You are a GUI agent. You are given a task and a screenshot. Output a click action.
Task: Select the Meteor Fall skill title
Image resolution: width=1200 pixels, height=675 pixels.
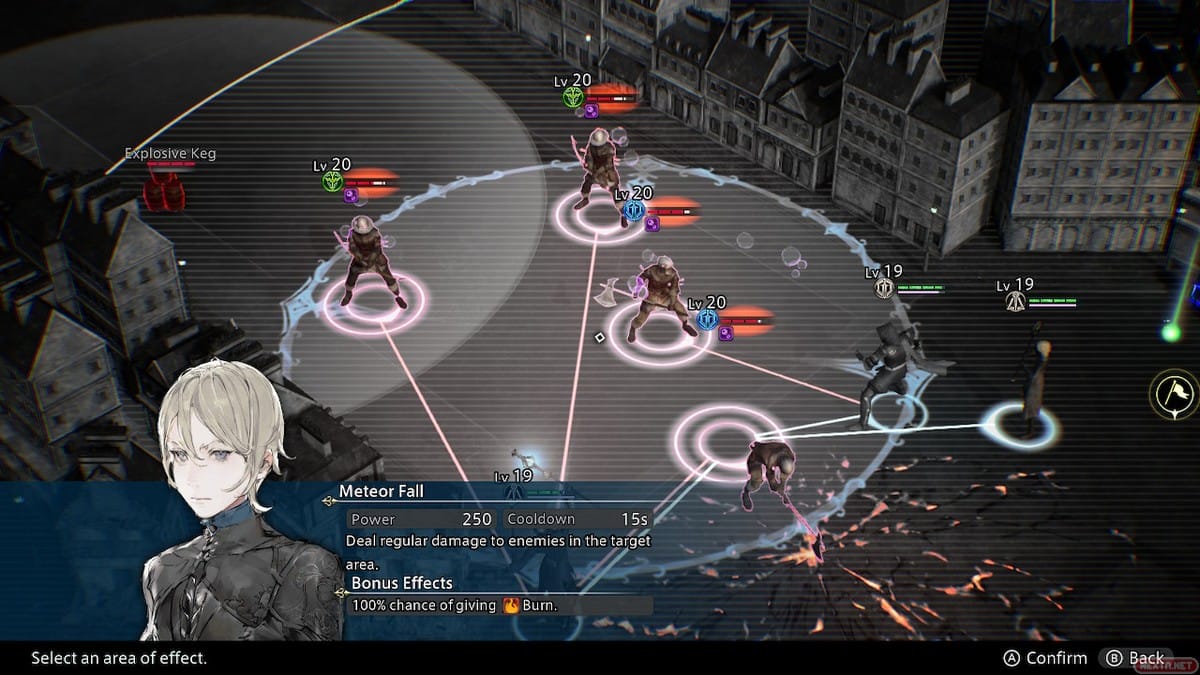(x=381, y=491)
